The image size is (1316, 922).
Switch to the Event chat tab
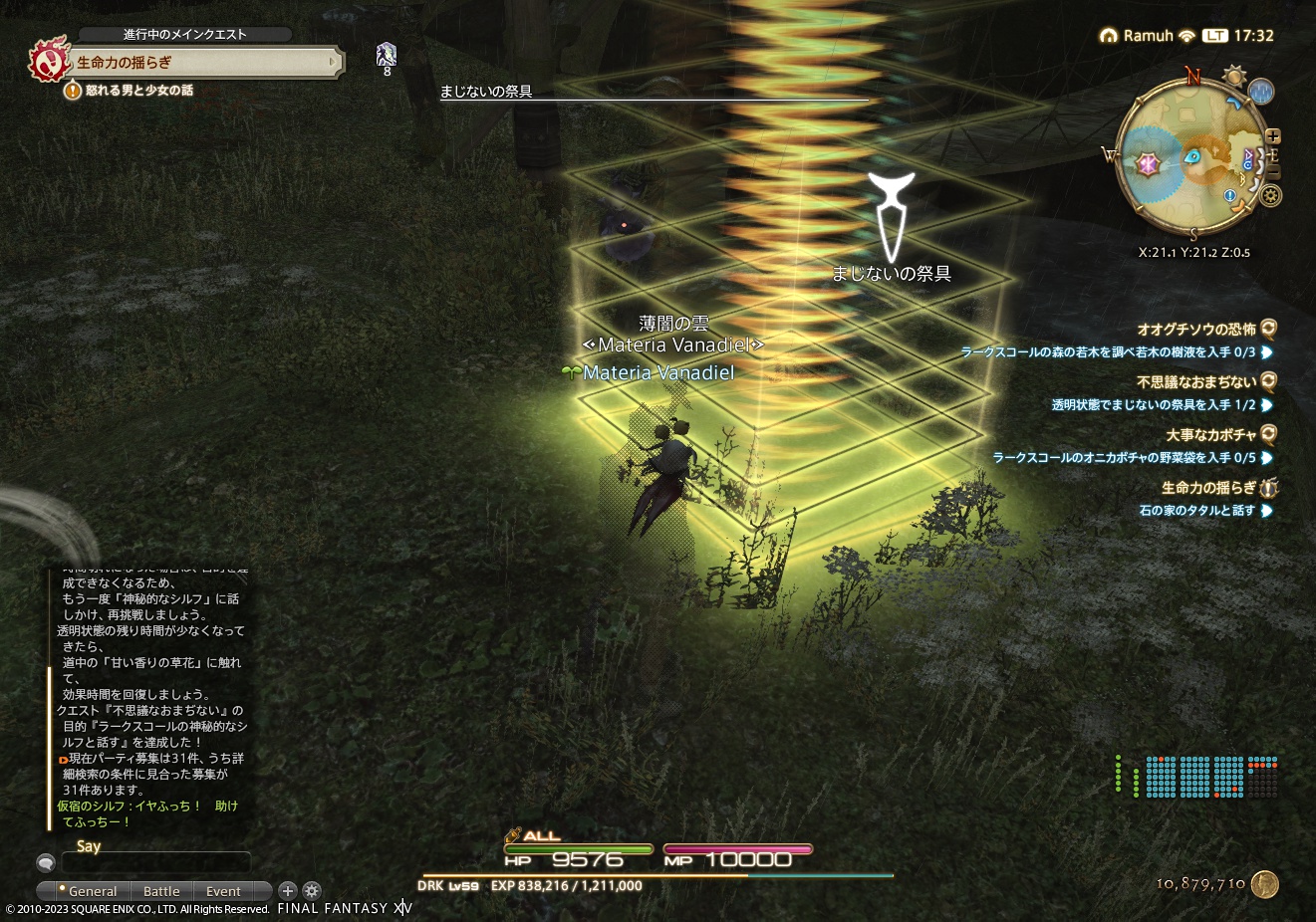coord(223,891)
